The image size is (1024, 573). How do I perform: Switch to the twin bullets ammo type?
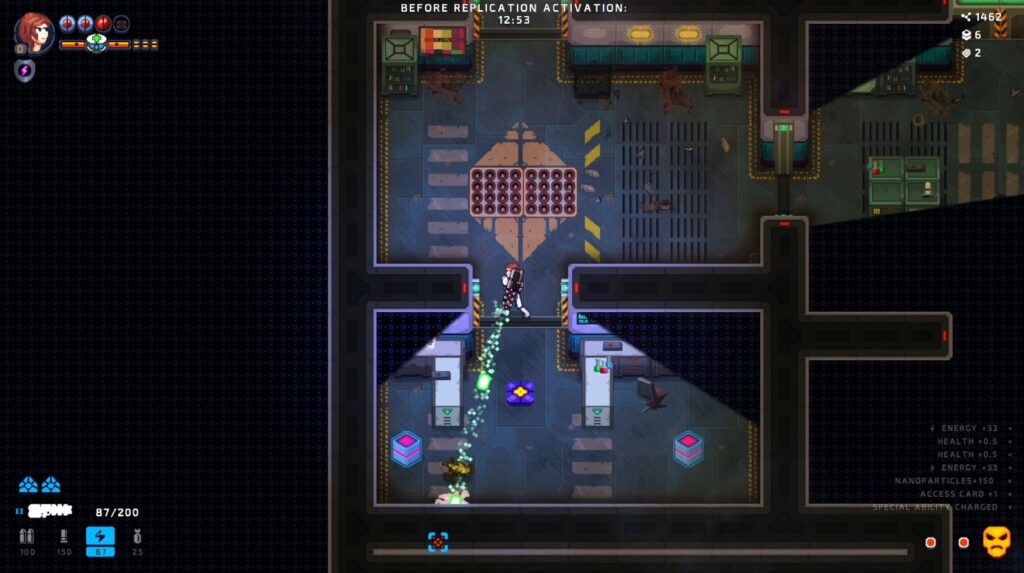pyautogui.click(x=27, y=538)
